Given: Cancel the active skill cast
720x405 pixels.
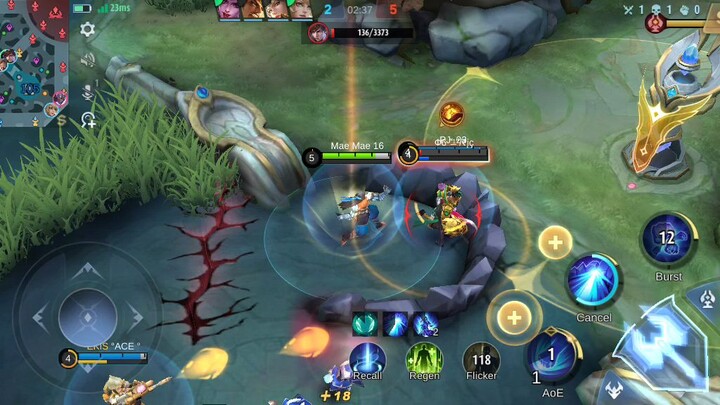Looking at the screenshot, I should tap(594, 282).
